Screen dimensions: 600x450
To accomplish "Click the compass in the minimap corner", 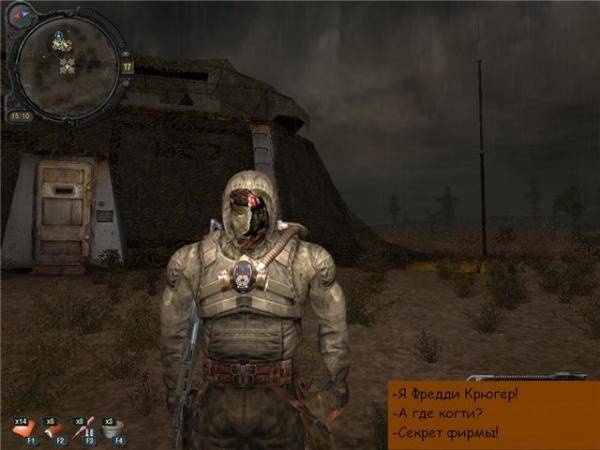I will coord(19,14).
